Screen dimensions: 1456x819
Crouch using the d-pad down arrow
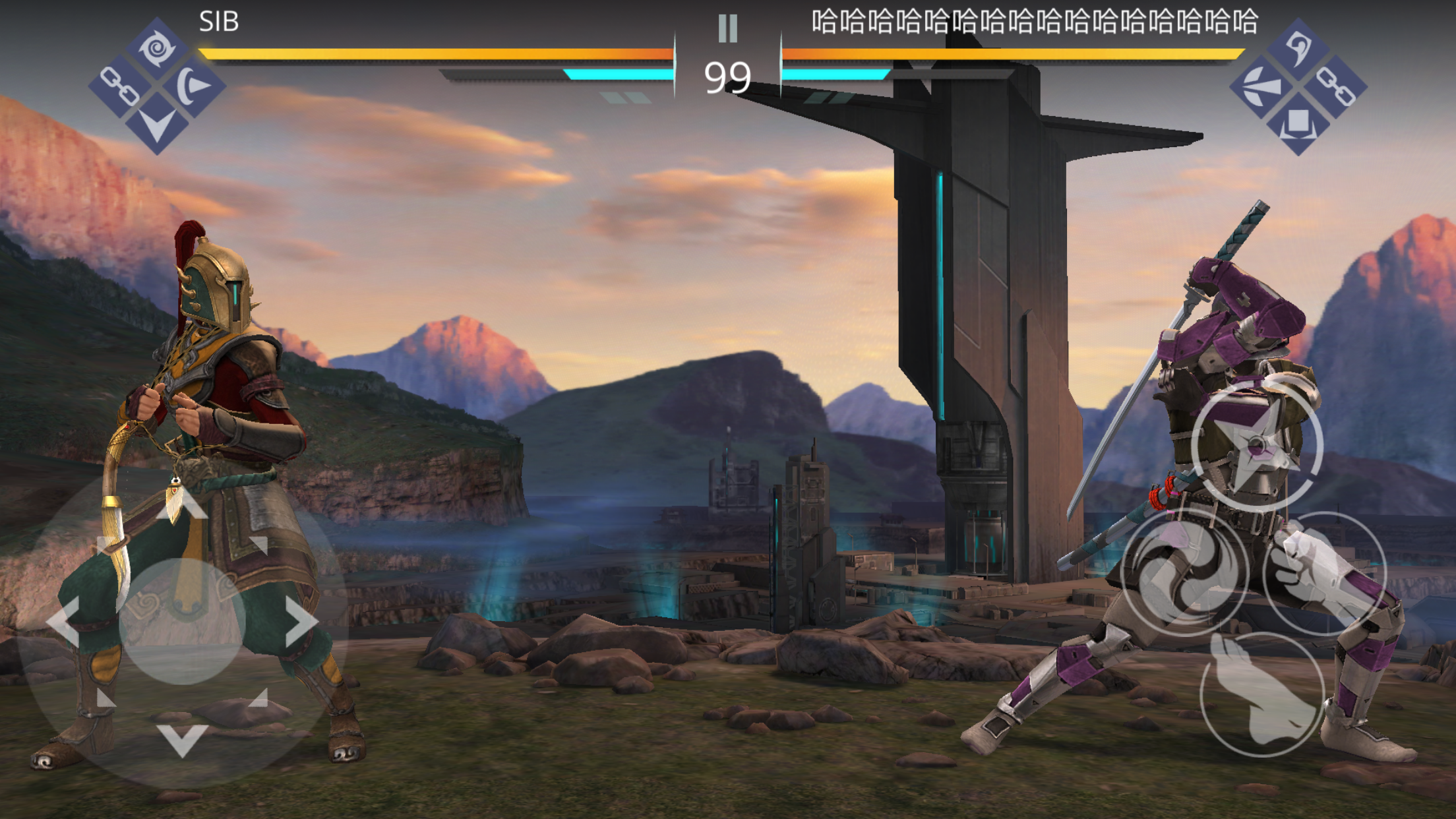(x=183, y=740)
